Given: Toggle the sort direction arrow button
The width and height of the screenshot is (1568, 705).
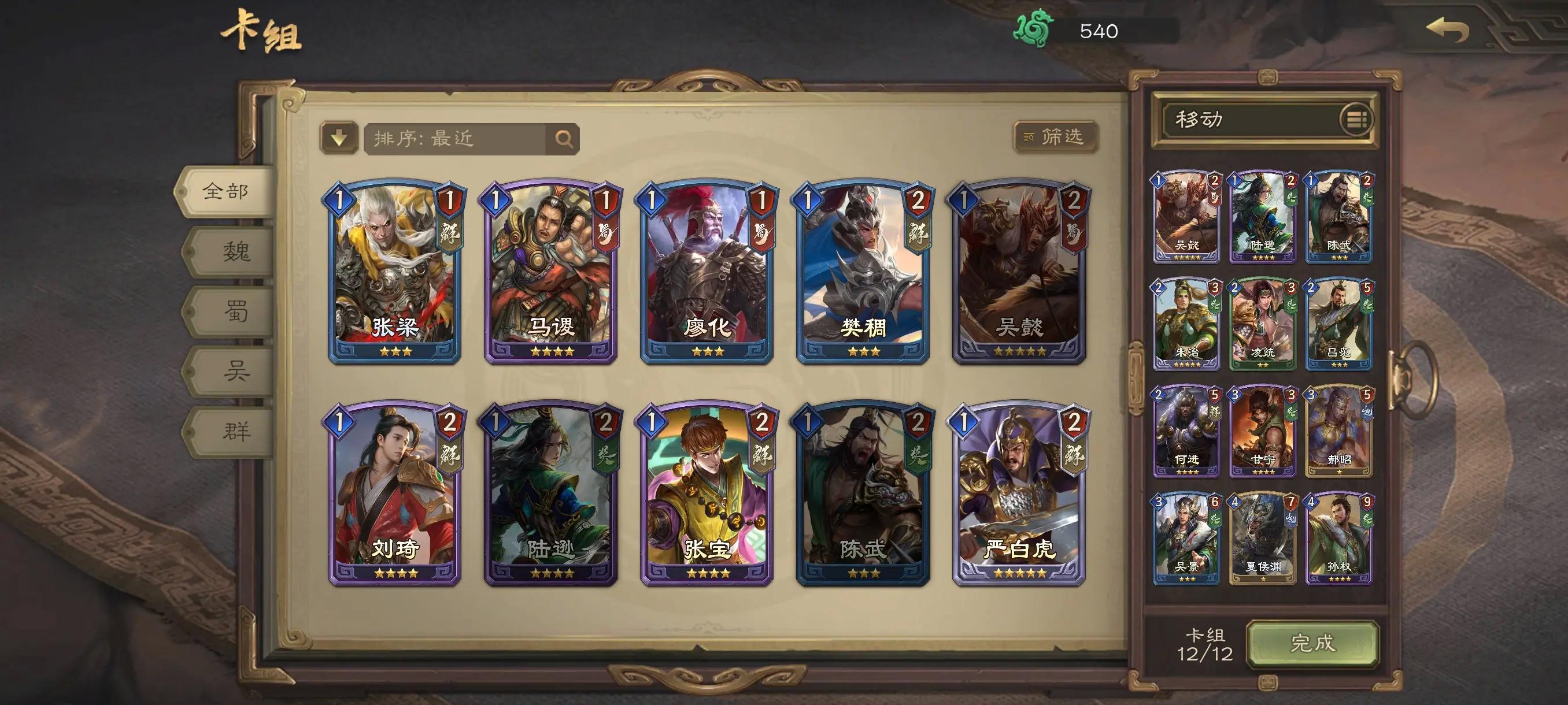Looking at the screenshot, I should [x=339, y=138].
